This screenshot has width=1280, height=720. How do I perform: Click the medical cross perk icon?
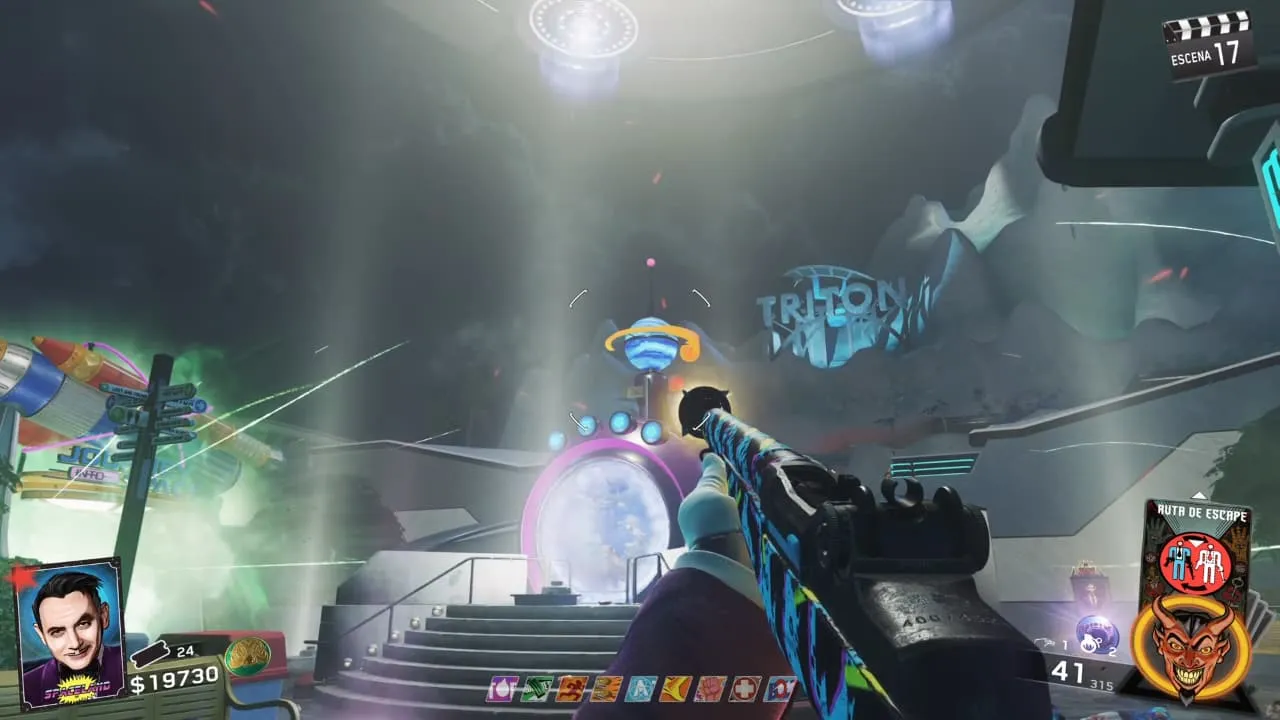(743, 688)
